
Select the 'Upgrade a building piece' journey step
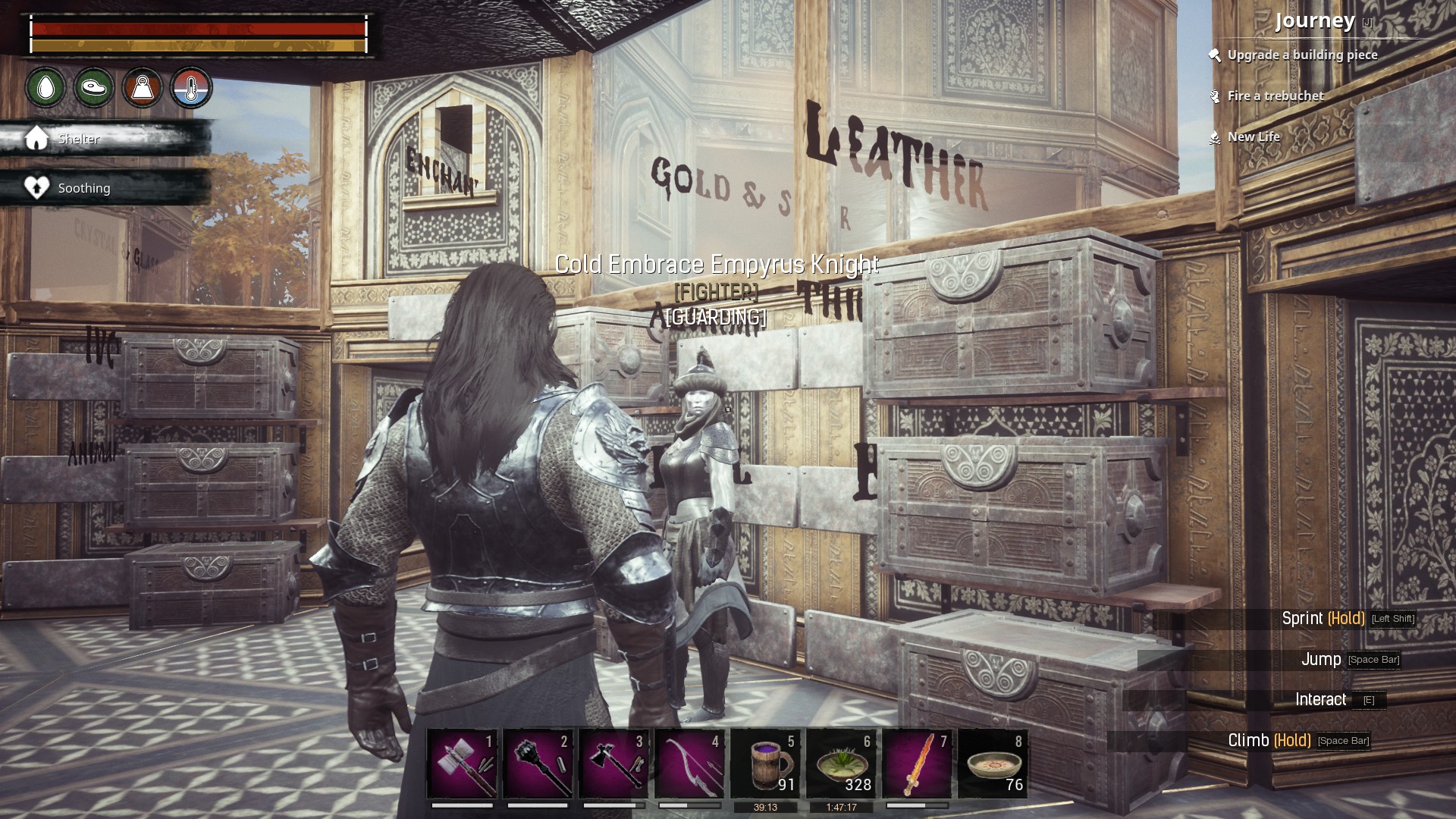(x=1302, y=55)
